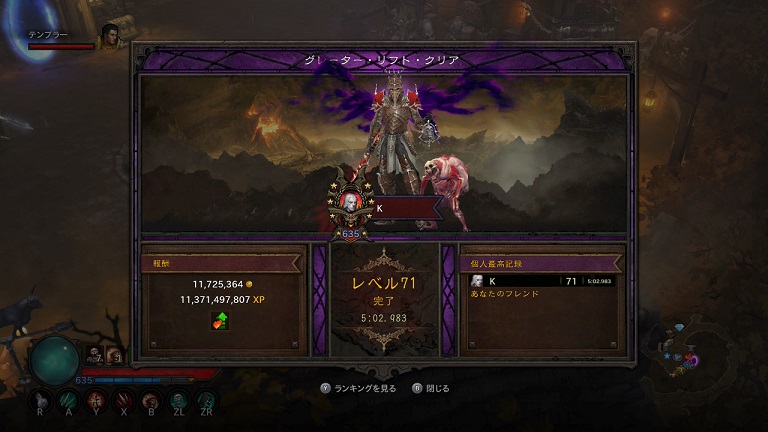The height and width of the screenshot is (432, 768).
Task: Select player K's personal best record row
Action: click(x=542, y=281)
